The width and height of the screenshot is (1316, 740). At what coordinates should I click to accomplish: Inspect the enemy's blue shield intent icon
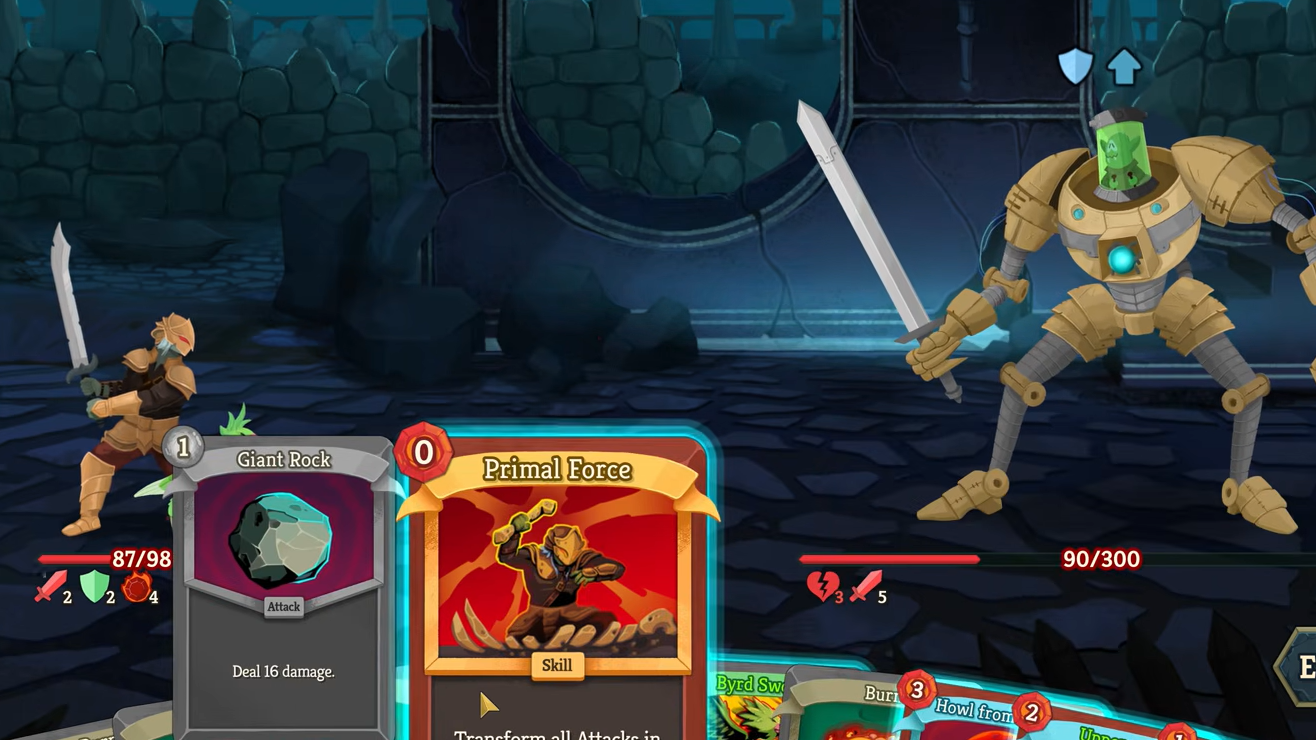click(x=1075, y=67)
